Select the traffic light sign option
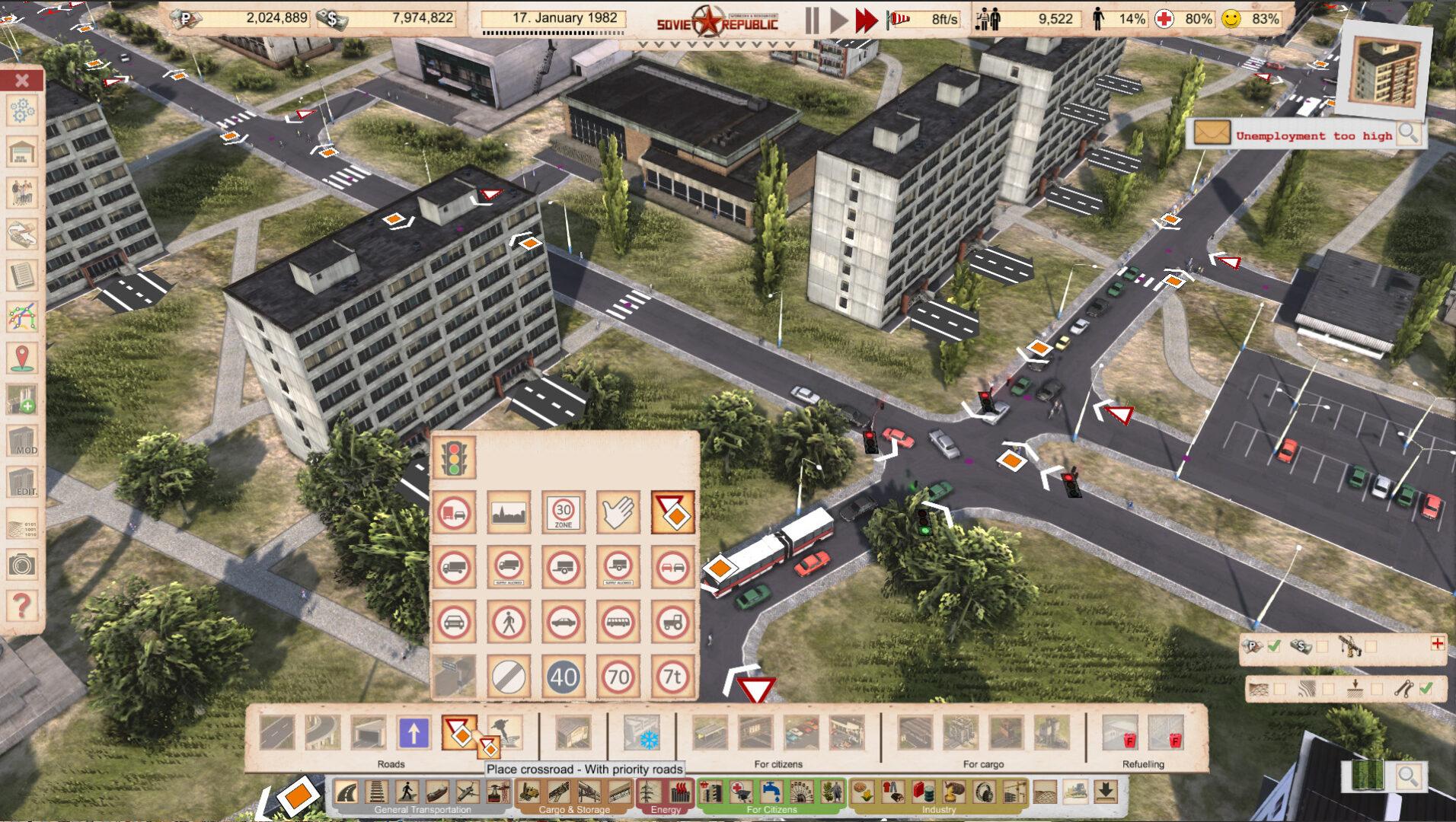The height and width of the screenshot is (822, 1456). point(455,457)
